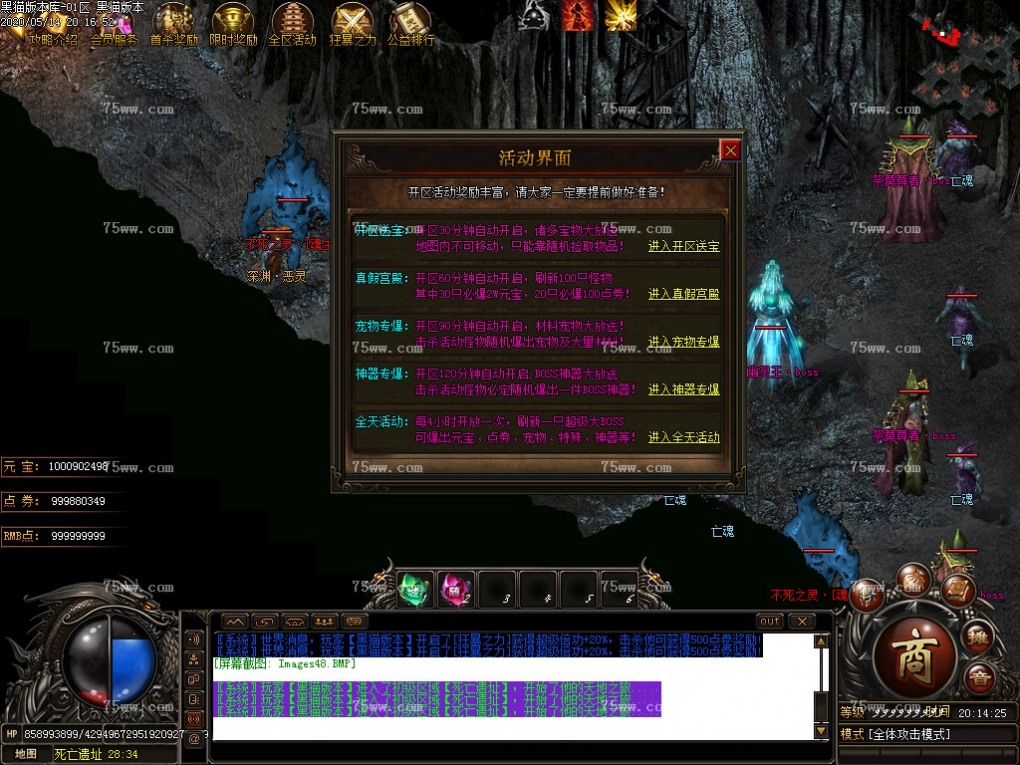This screenshot has height=765, width=1020.
Task: Open the 全区活动 pagoda icon
Action: click(292, 24)
